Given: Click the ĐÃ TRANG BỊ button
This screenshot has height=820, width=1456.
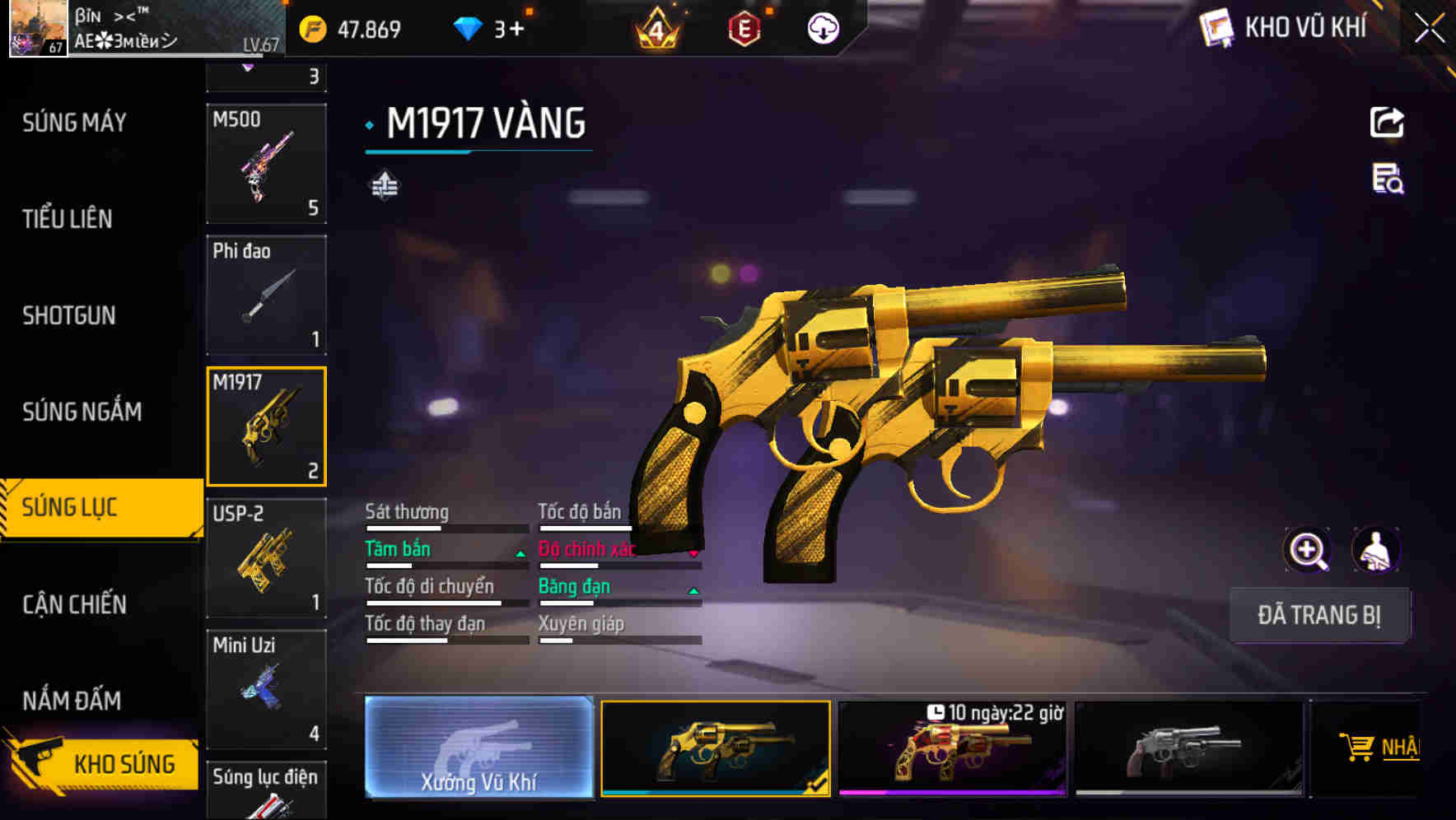Looking at the screenshot, I should point(1318,615).
